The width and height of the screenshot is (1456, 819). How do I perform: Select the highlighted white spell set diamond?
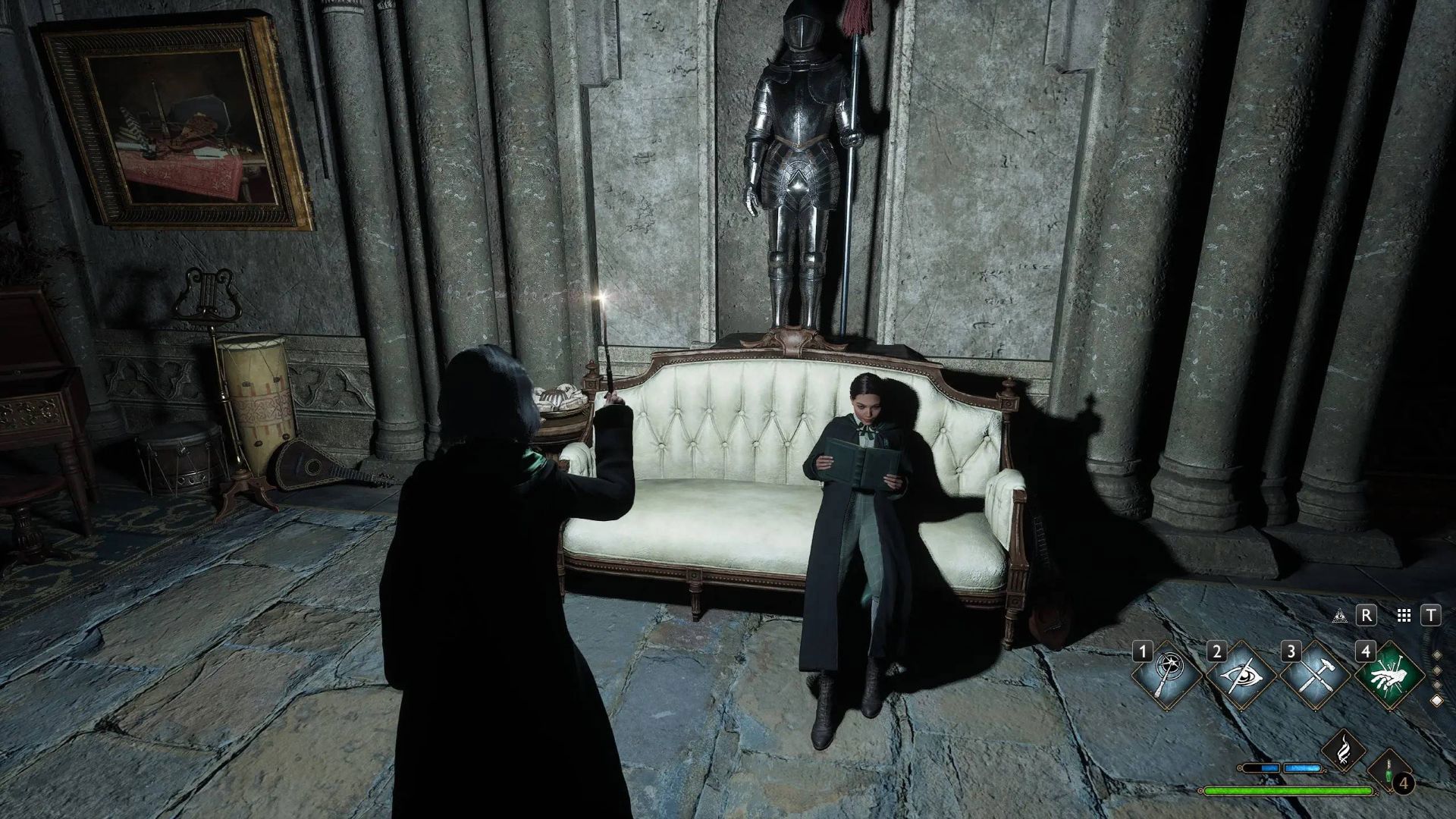(x=1436, y=700)
